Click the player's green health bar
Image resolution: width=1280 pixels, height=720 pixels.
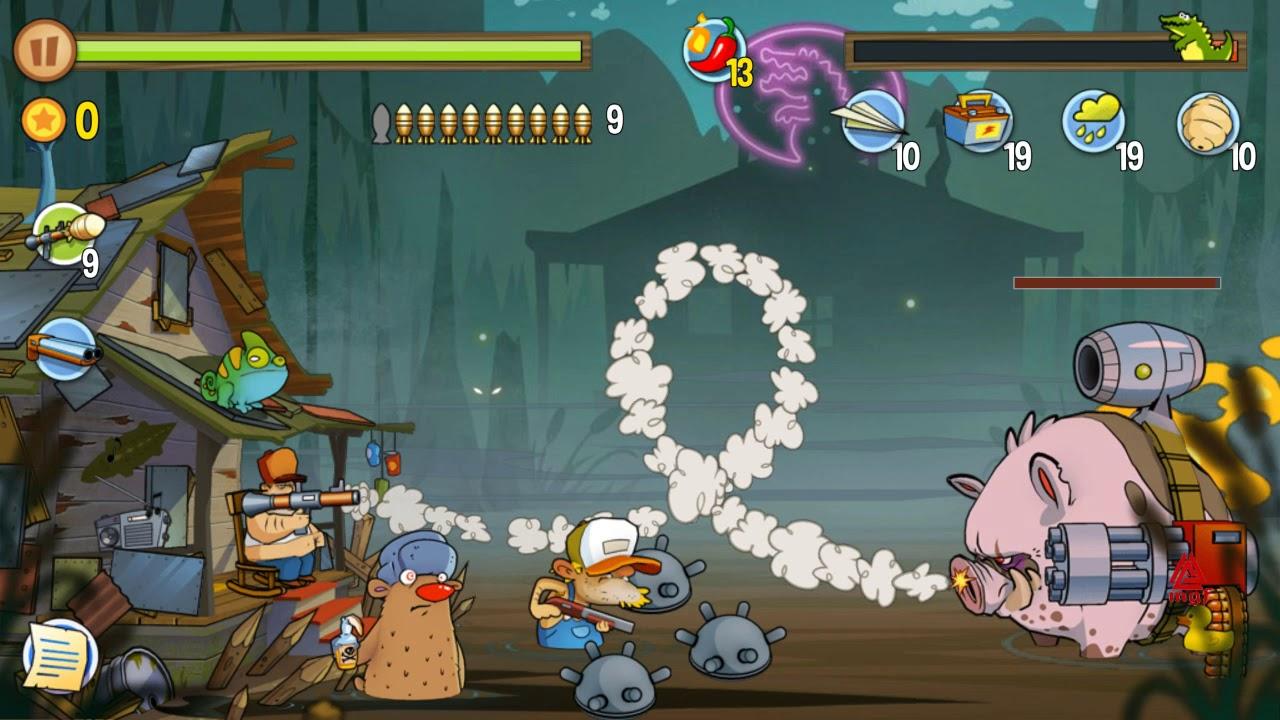point(330,47)
